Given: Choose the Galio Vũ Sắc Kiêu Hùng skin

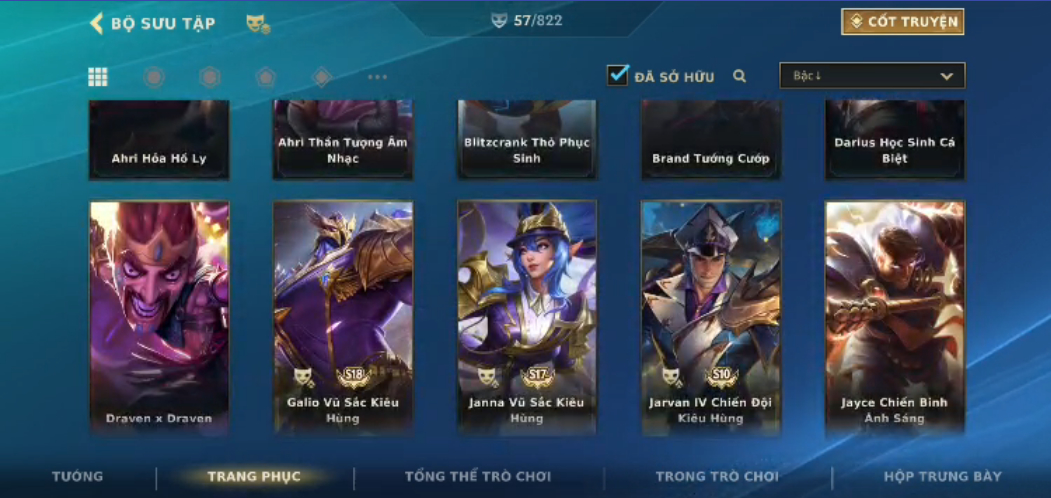Looking at the screenshot, I should click(x=343, y=317).
